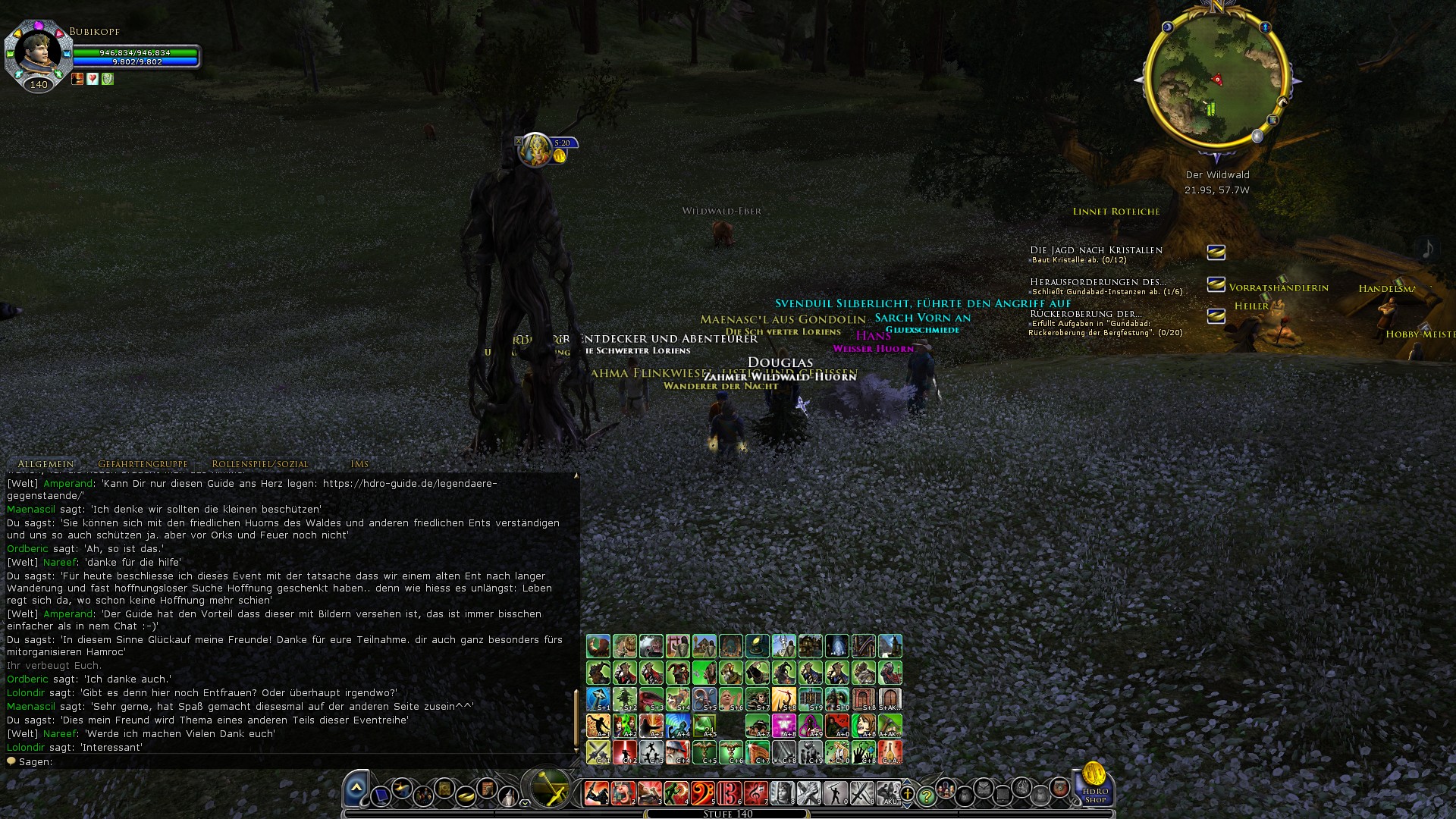
Task: Select the minstrel skill in hotbar slot 1
Action: (x=596, y=792)
